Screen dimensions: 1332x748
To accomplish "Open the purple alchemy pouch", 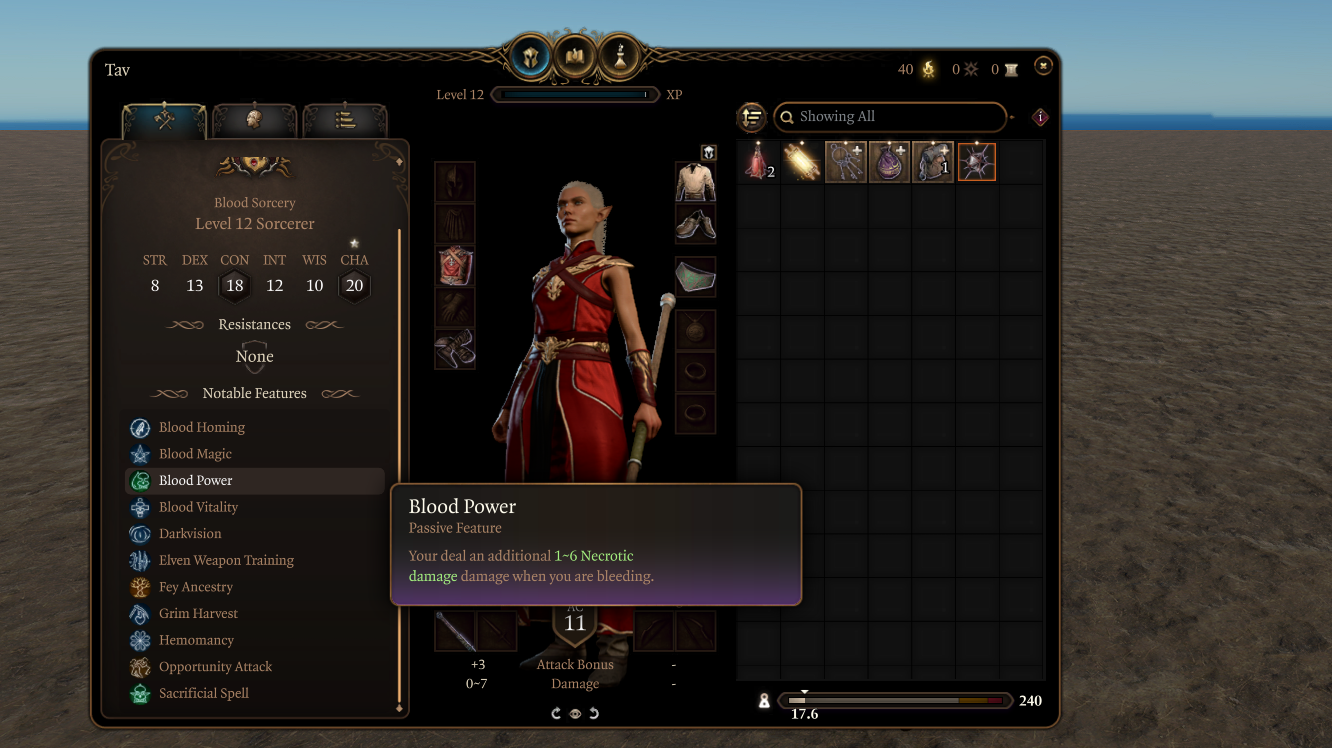I will 889,162.
